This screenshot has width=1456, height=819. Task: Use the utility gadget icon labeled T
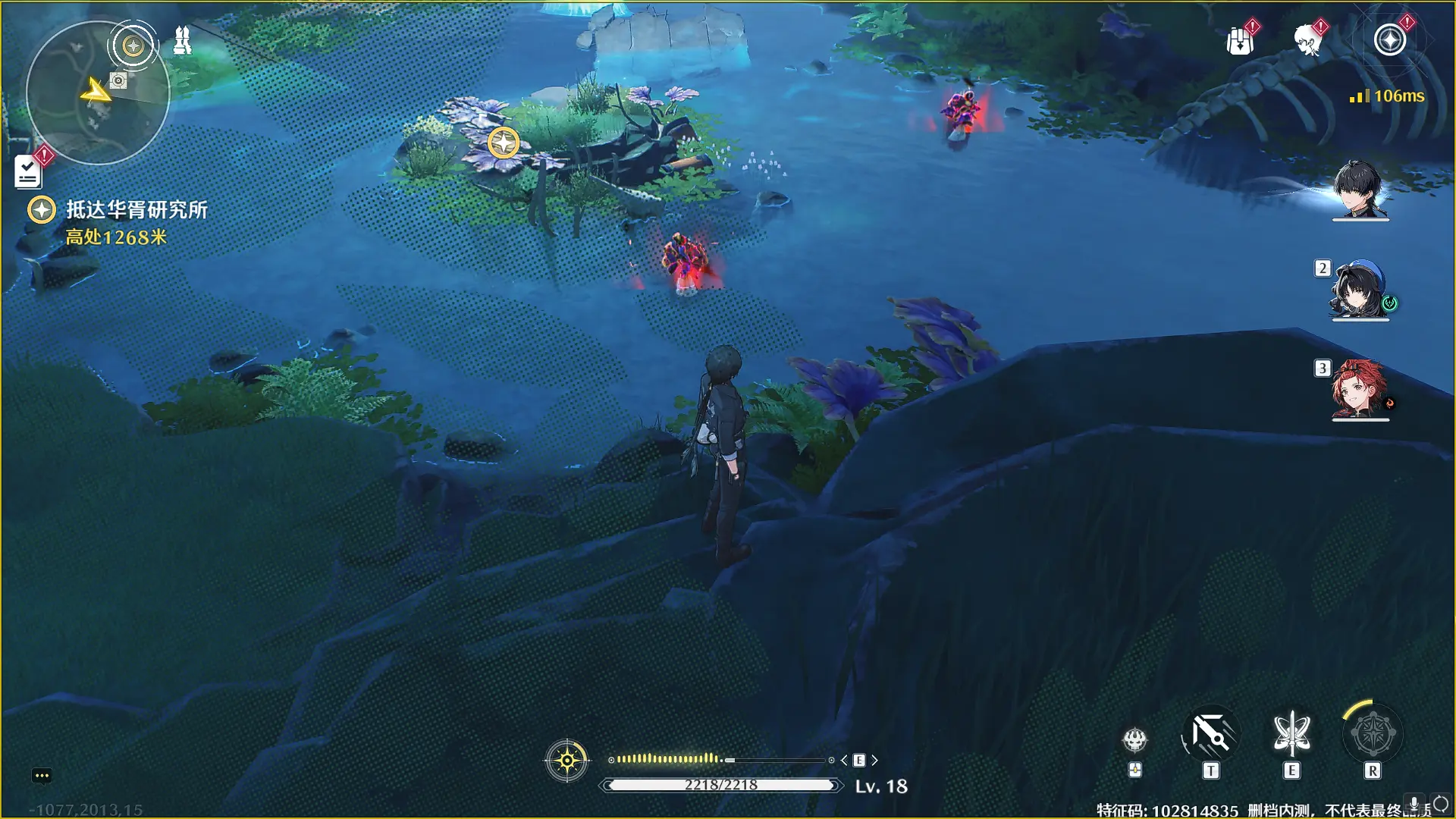coord(1210,735)
